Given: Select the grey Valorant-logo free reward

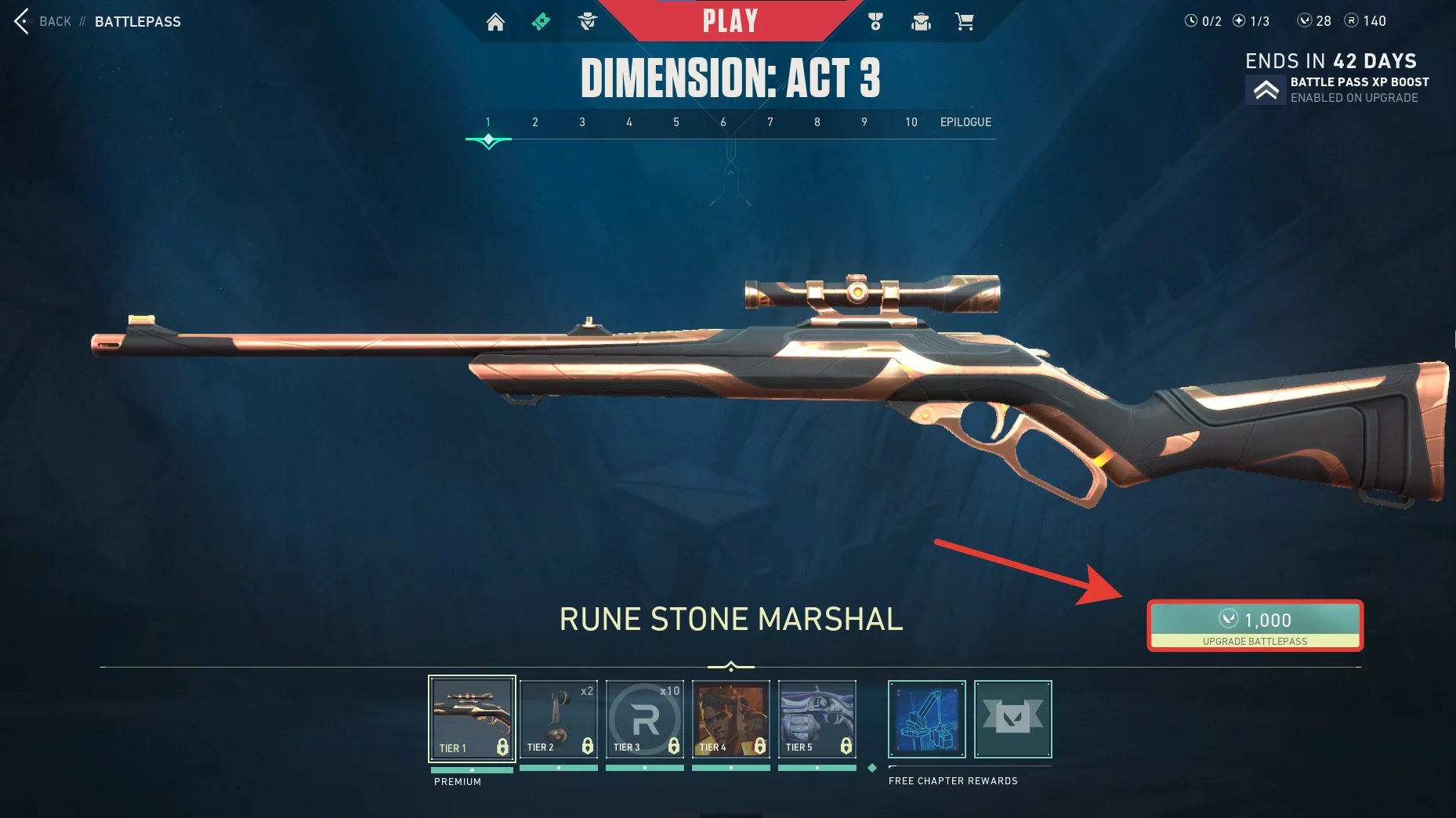Looking at the screenshot, I should (x=1013, y=718).
